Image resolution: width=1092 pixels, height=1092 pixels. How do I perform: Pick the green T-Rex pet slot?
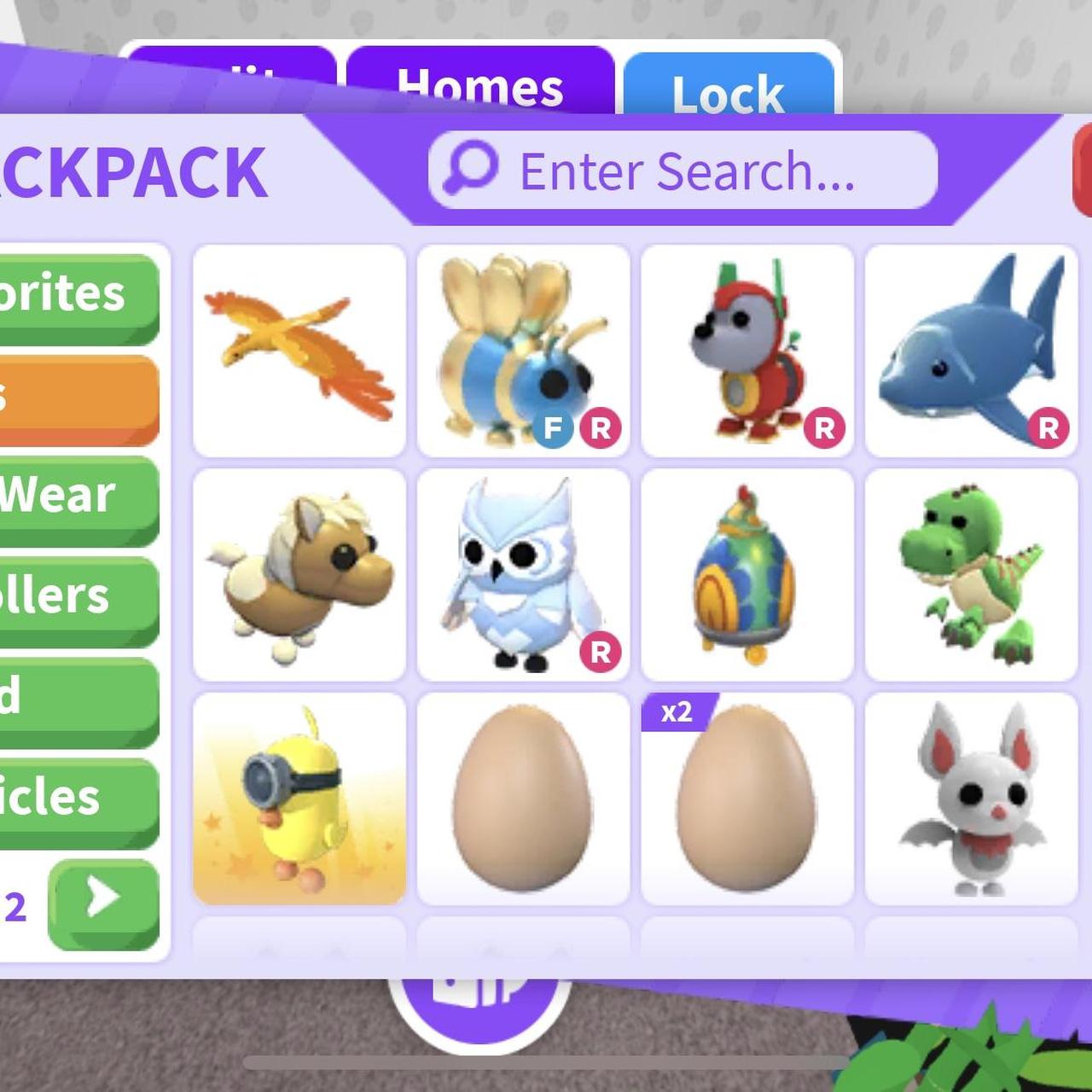[971, 575]
